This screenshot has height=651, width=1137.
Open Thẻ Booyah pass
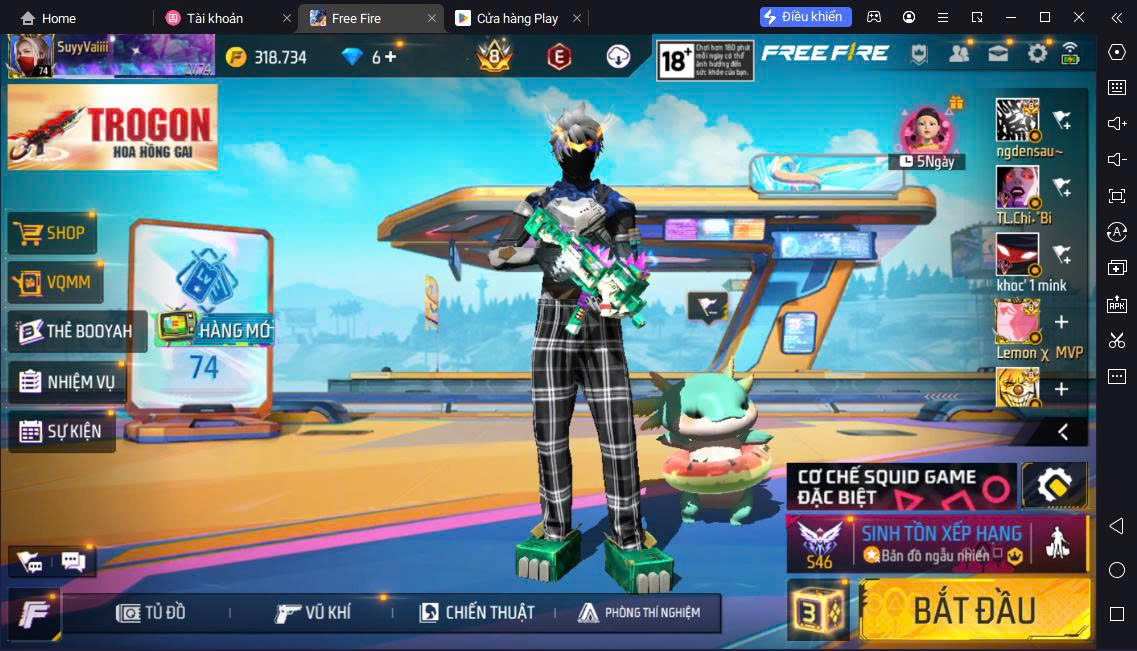coord(76,331)
